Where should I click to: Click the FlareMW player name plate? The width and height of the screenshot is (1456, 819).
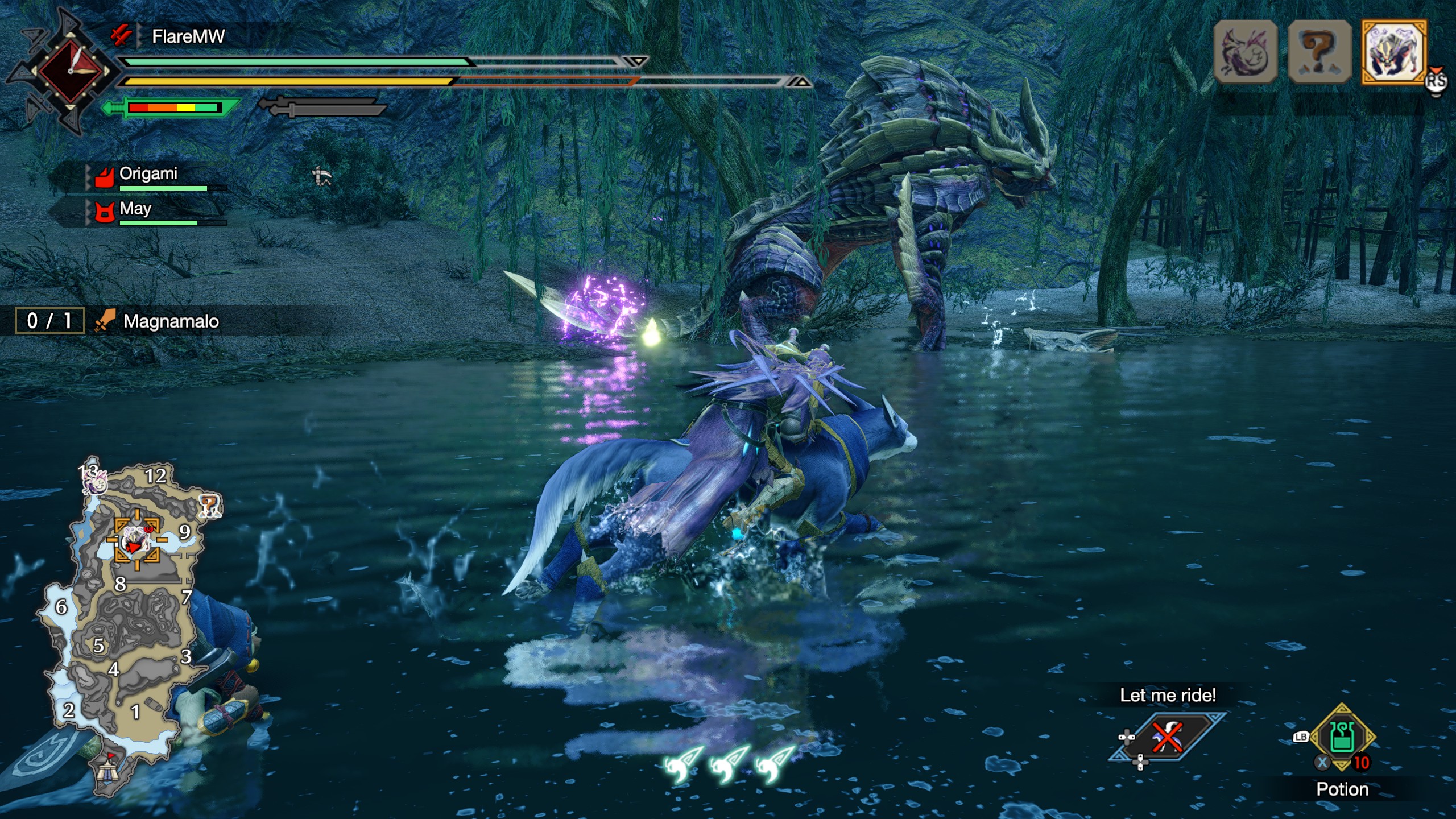click(188, 37)
